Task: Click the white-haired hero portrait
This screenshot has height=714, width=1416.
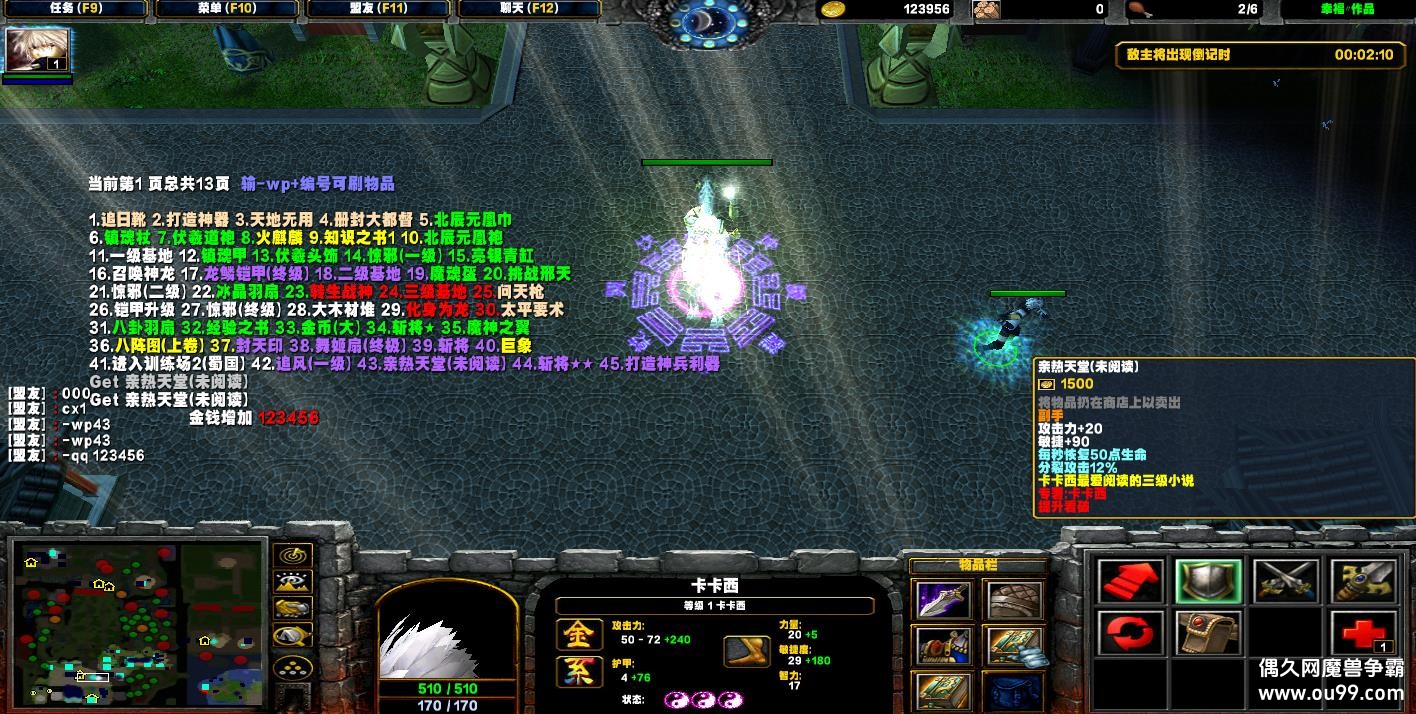Action: tap(447, 640)
